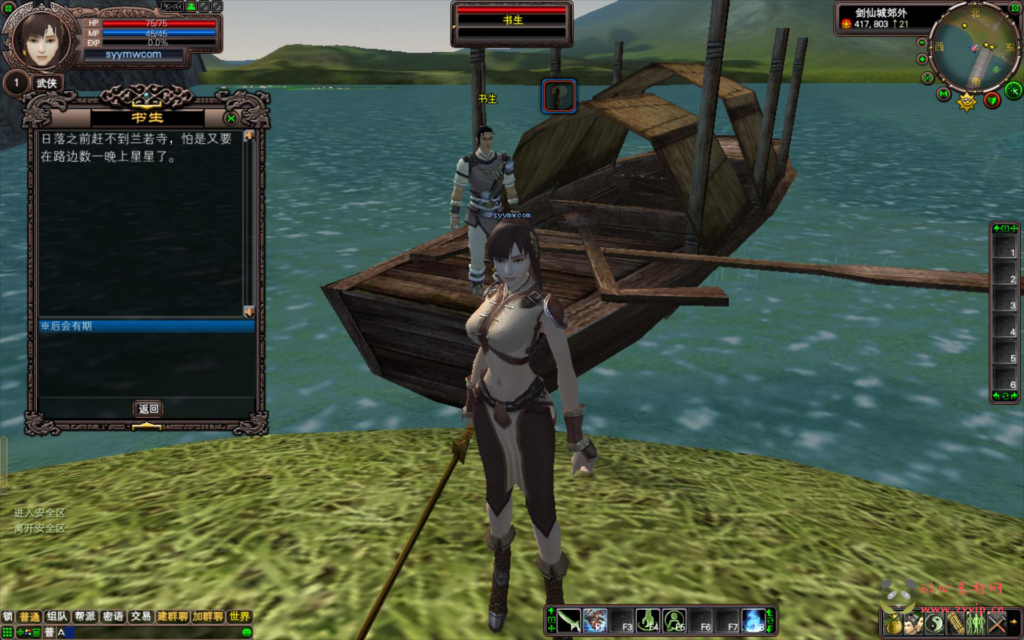The height and width of the screenshot is (640, 1024).
Task: Select the 帮派 guild chat tab
Action: tap(85, 617)
